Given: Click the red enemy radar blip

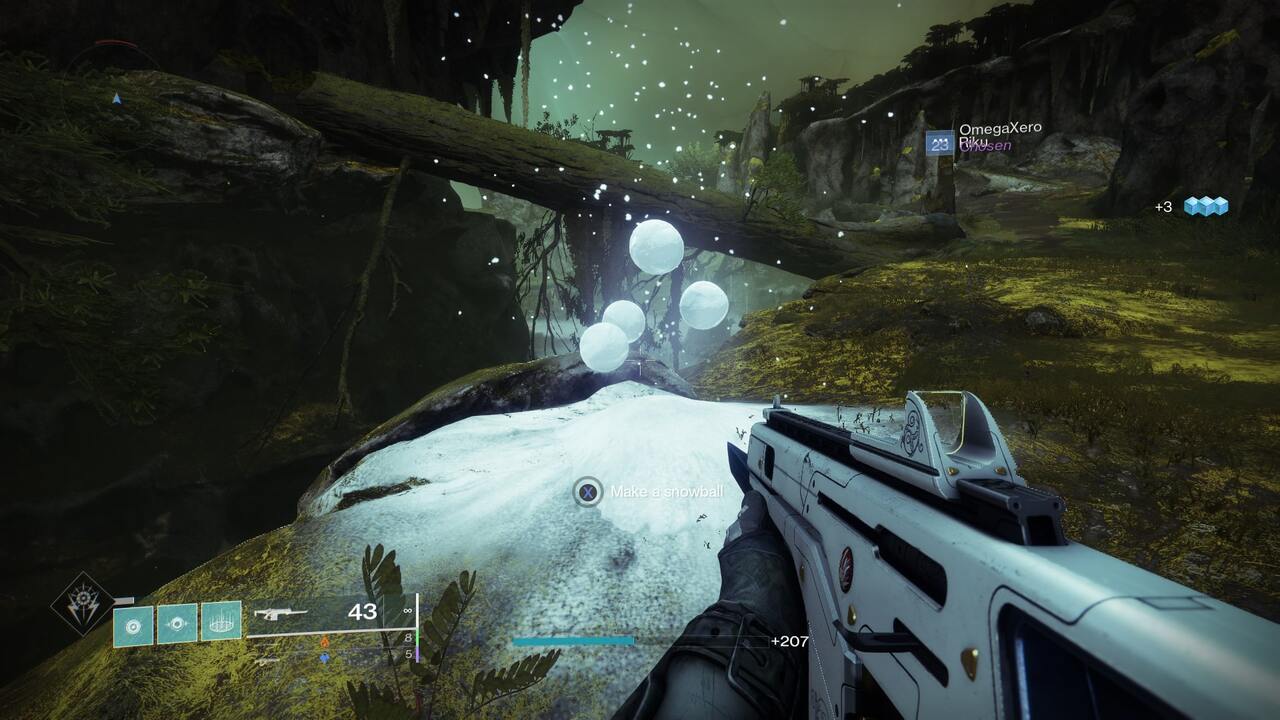Looking at the screenshot, I should [x=115, y=43].
